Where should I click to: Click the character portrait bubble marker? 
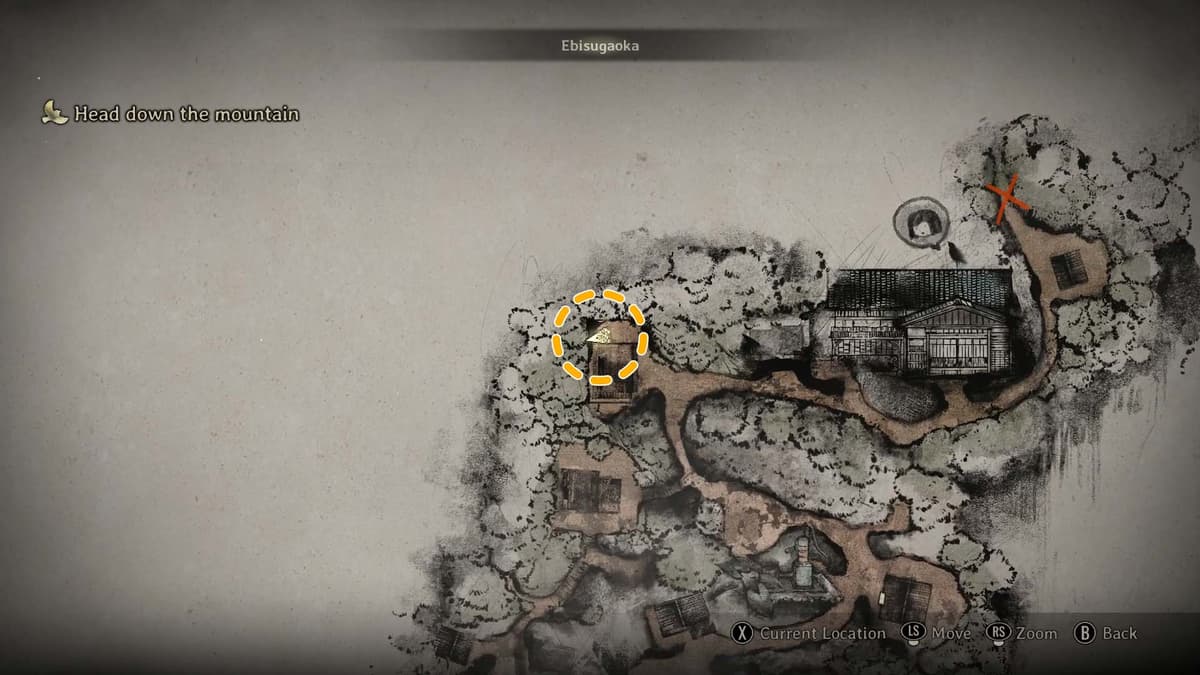pyautogui.click(x=920, y=224)
